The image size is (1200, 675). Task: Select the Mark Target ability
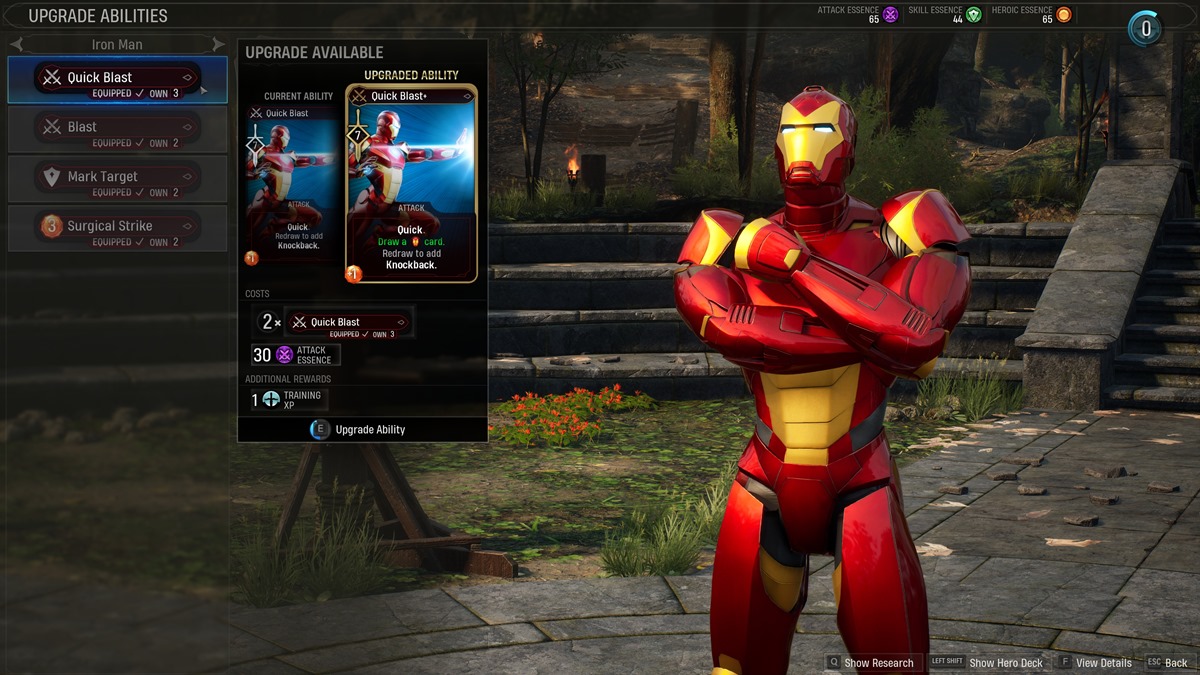click(x=117, y=178)
